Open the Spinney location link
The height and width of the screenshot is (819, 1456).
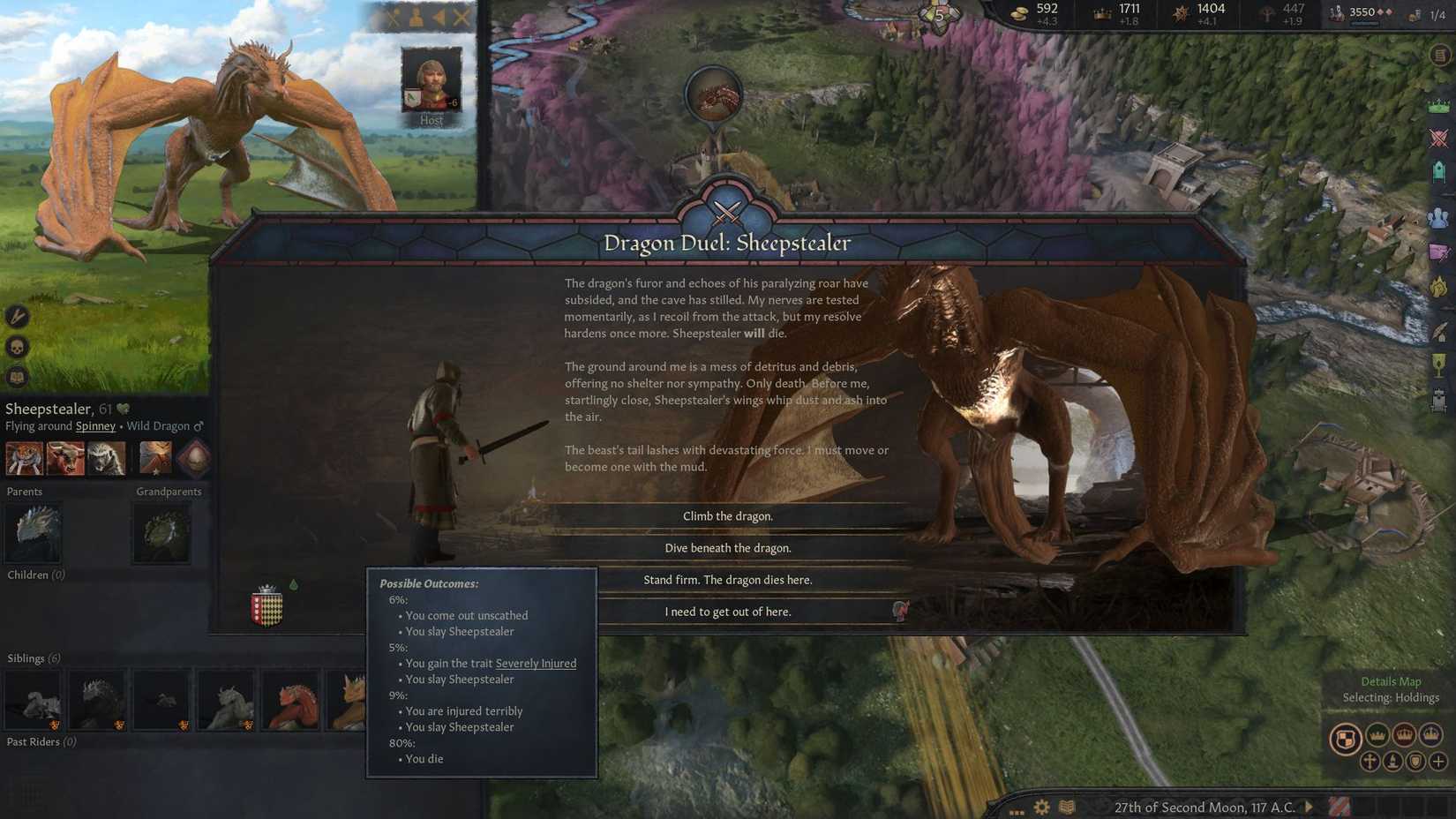coord(94,425)
